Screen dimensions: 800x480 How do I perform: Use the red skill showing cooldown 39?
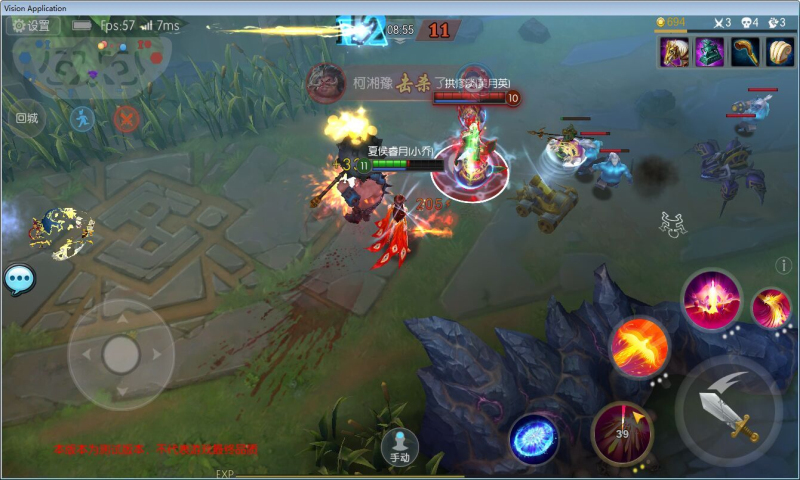tap(622, 432)
